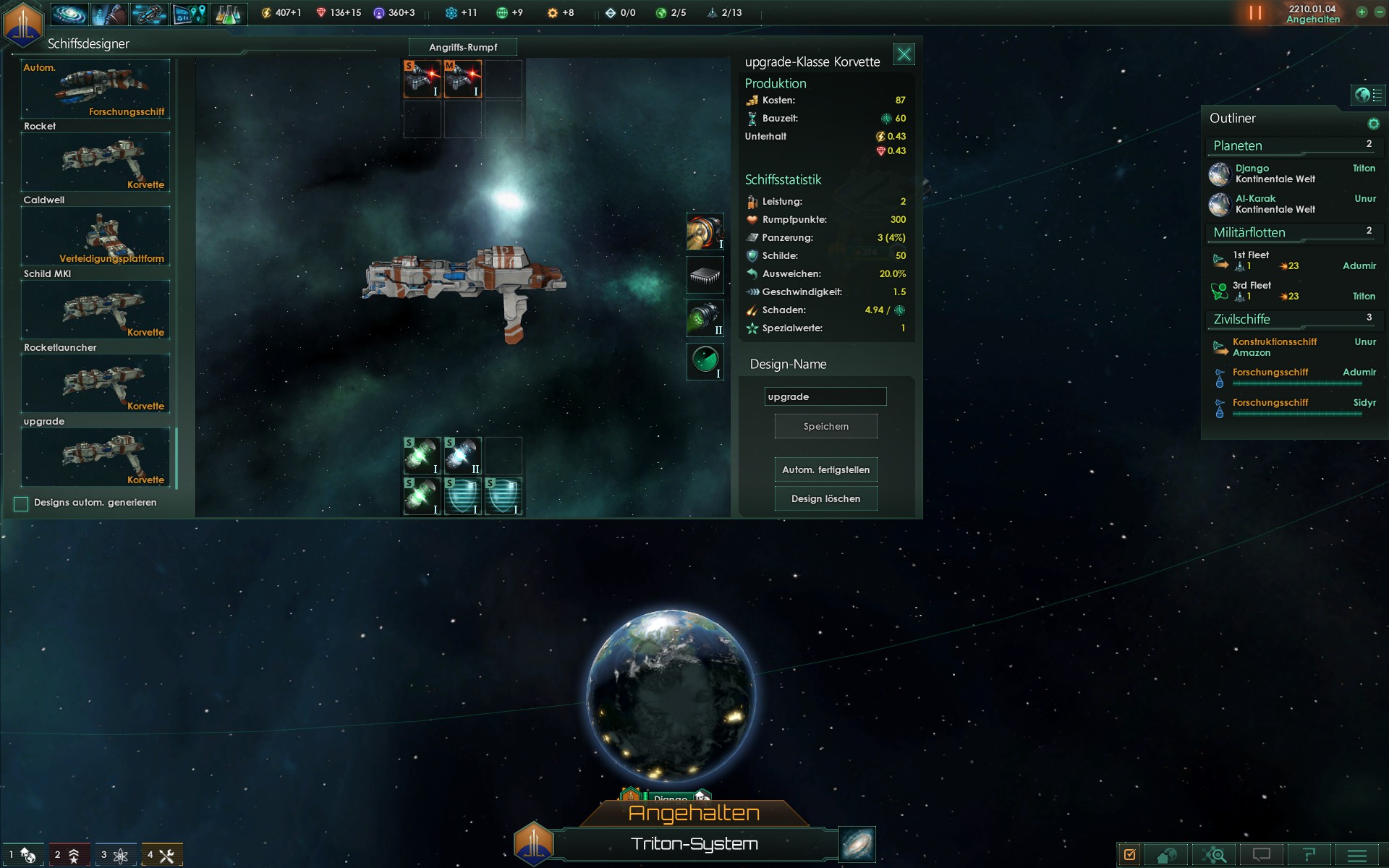Choose Konstruktionsschiff Amazon in Outliner
1389x868 pixels.
[x=1275, y=347]
